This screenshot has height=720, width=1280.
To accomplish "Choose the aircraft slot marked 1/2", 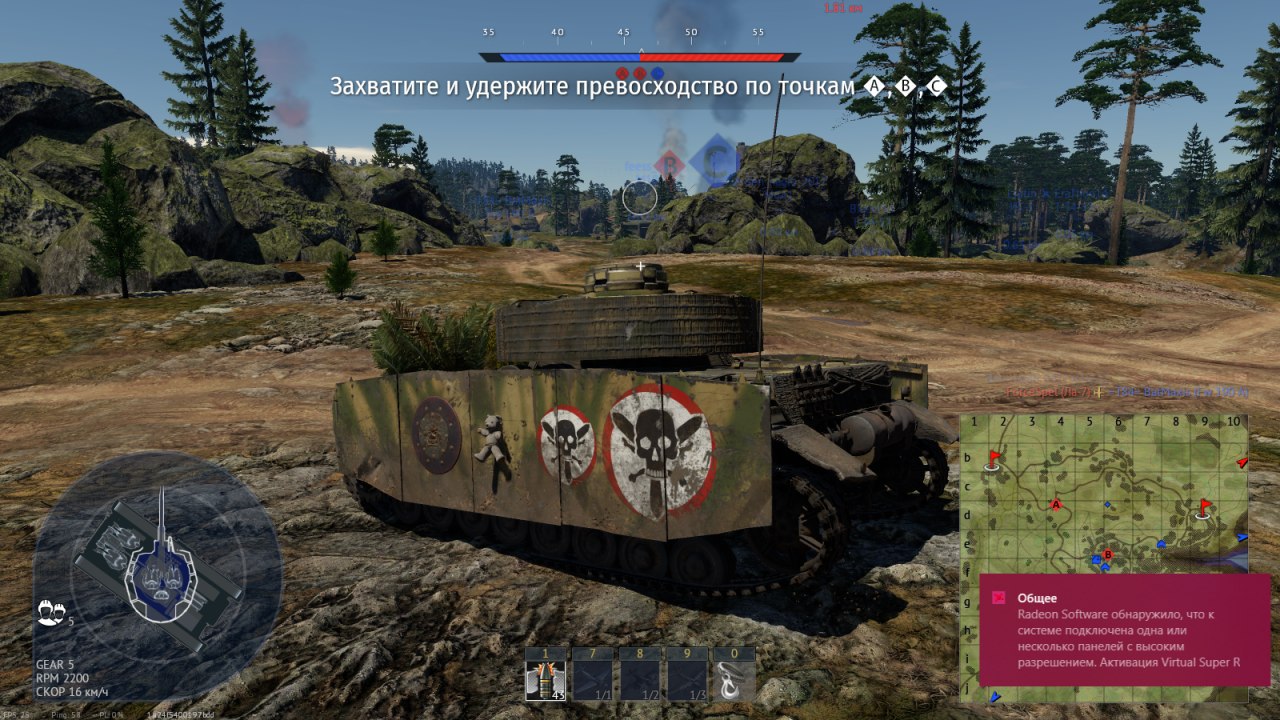I will tap(640, 680).
